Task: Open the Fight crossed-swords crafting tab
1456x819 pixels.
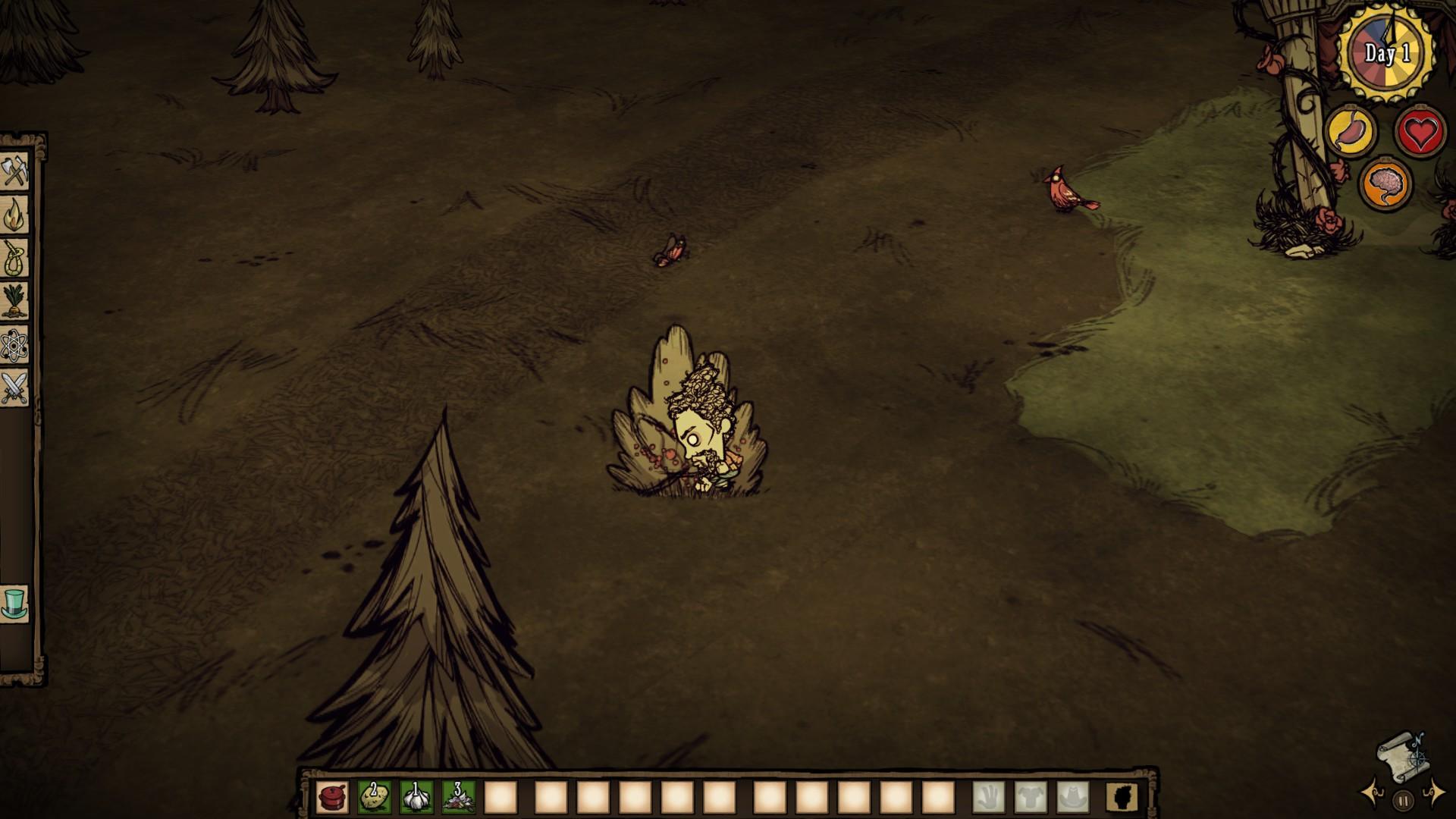Action: click(14, 388)
